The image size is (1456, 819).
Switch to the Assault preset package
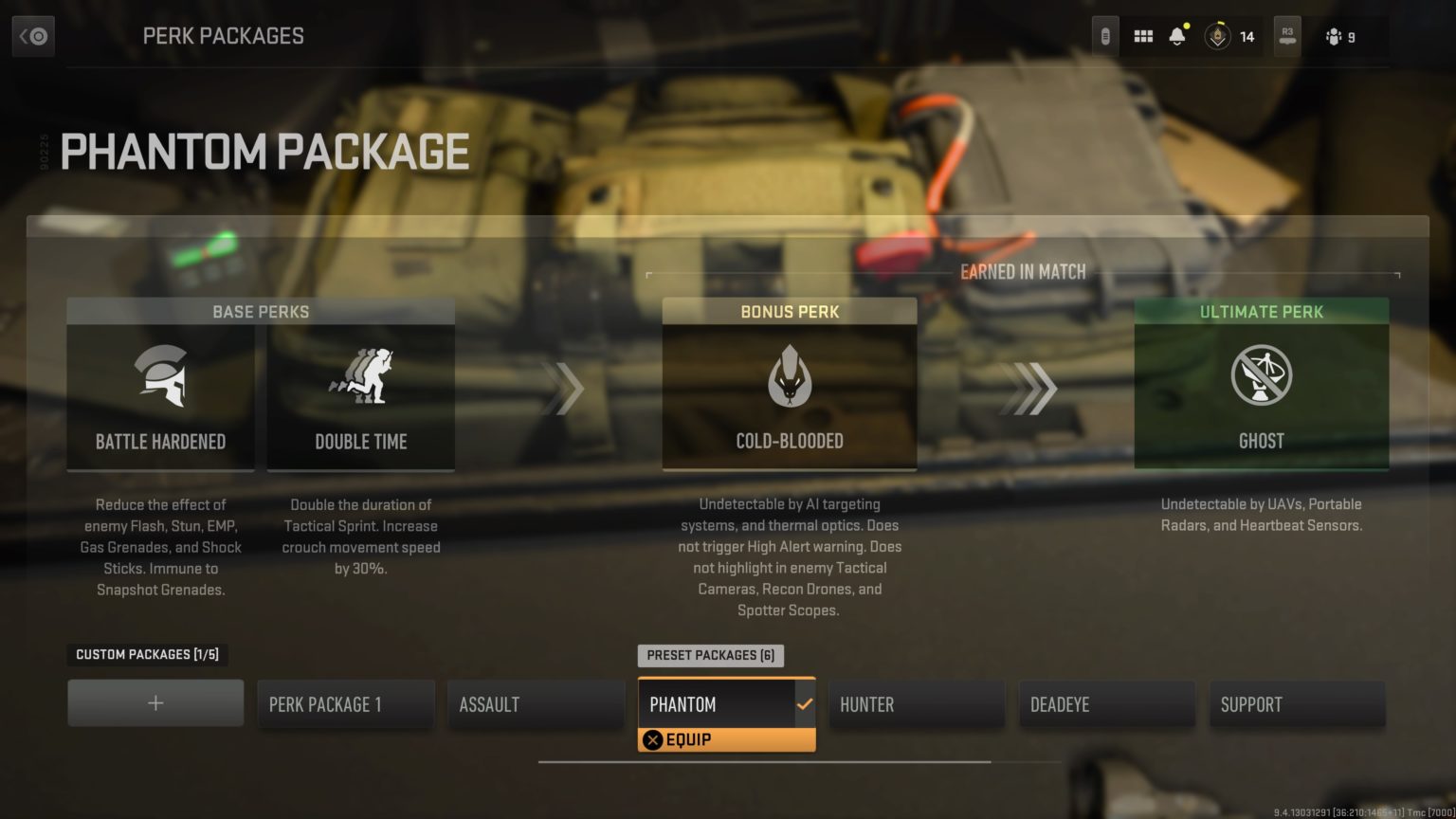(536, 704)
